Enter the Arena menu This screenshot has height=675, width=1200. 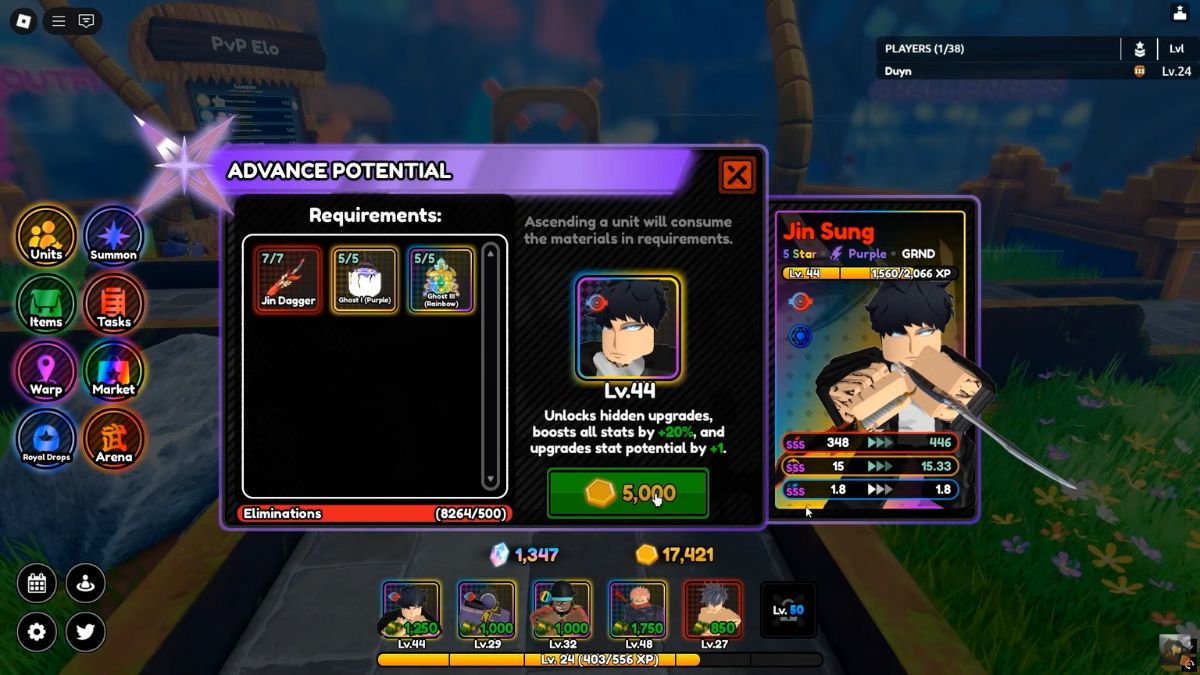pyautogui.click(x=113, y=439)
